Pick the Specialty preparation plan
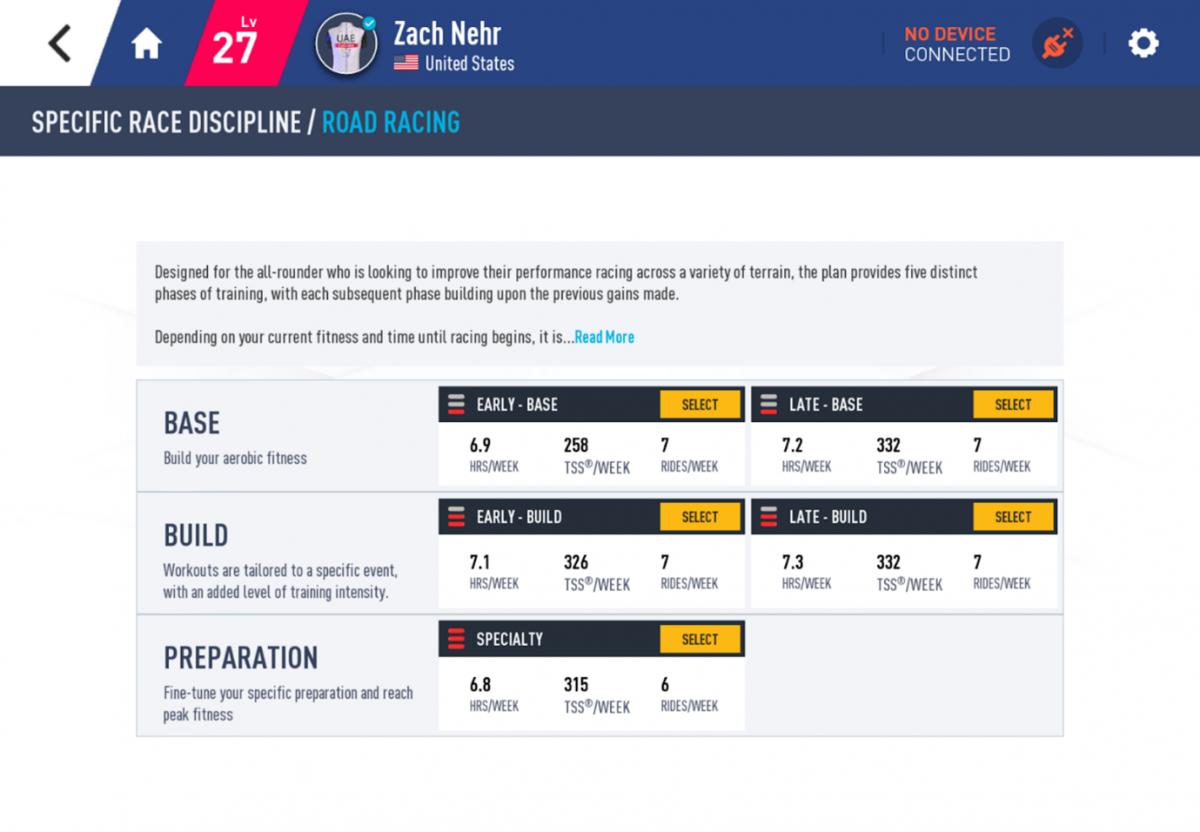The image size is (1200, 832). click(x=700, y=639)
